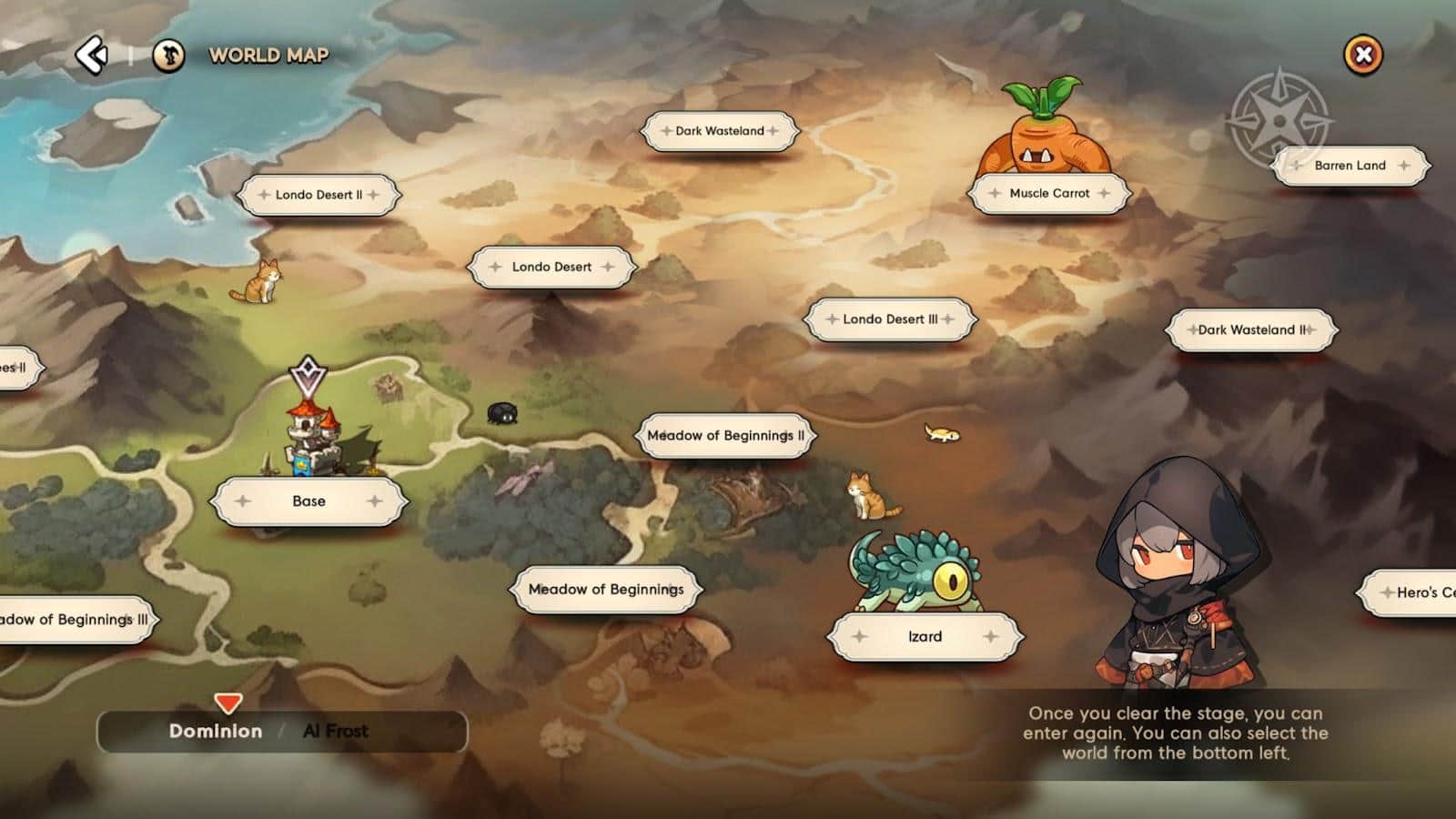The width and height of the screenshot is (1456, 819).
Task: Go back with the arrow button
Action: [92, 56]
